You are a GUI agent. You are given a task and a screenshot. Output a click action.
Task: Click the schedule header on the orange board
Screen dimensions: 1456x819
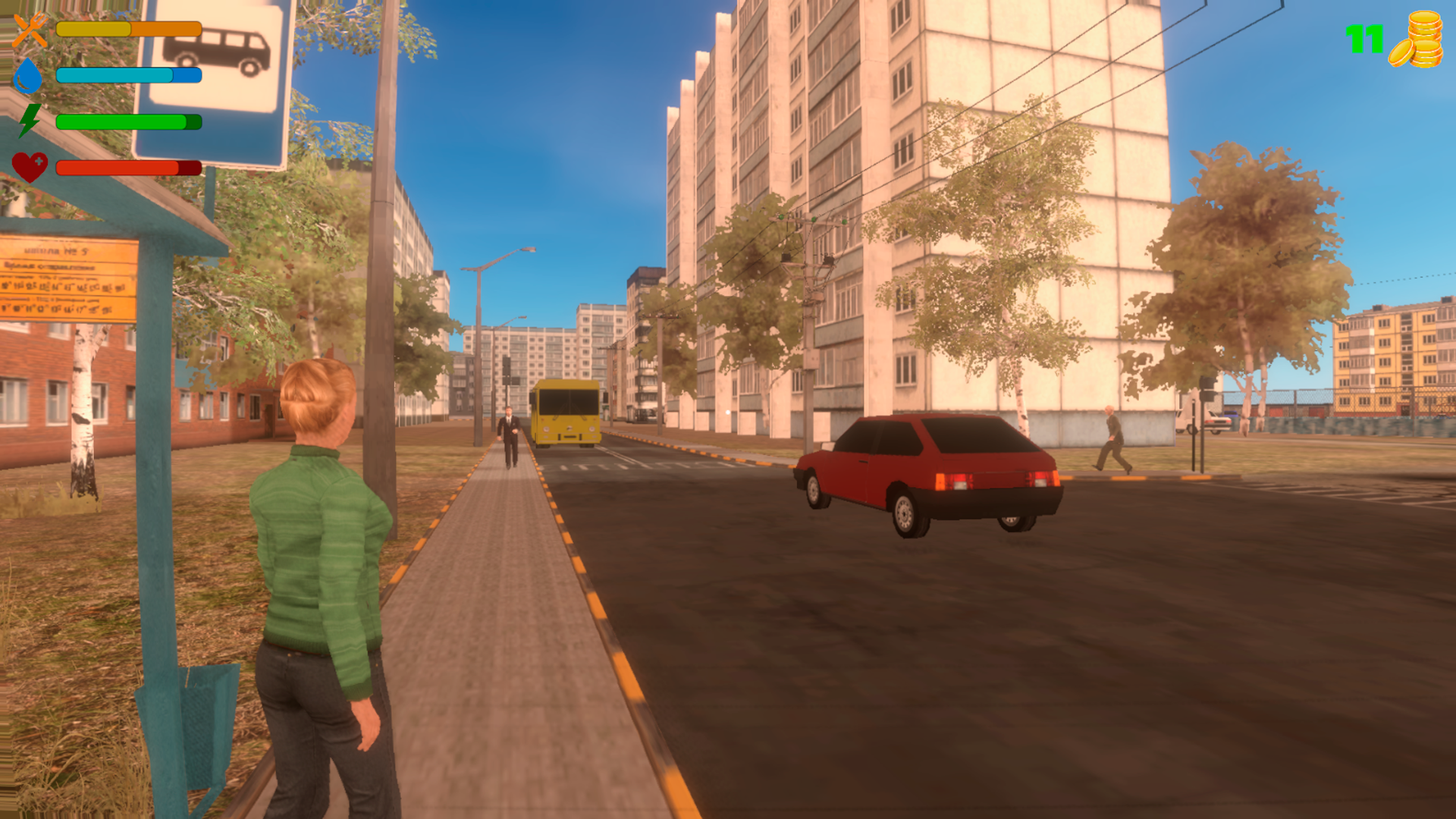[x=49, y=266]
